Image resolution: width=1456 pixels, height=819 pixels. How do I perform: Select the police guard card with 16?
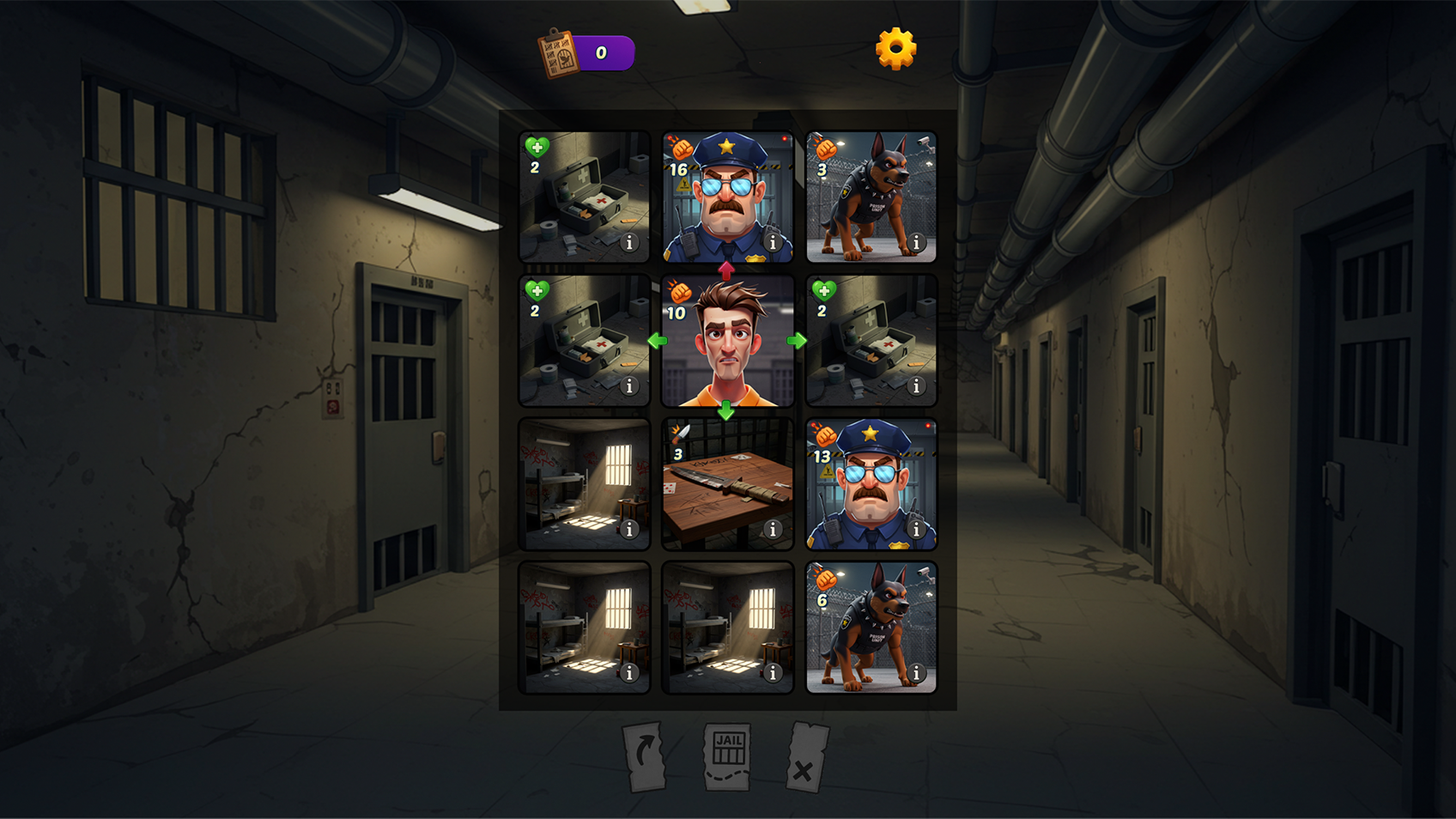tap(727, 197)
